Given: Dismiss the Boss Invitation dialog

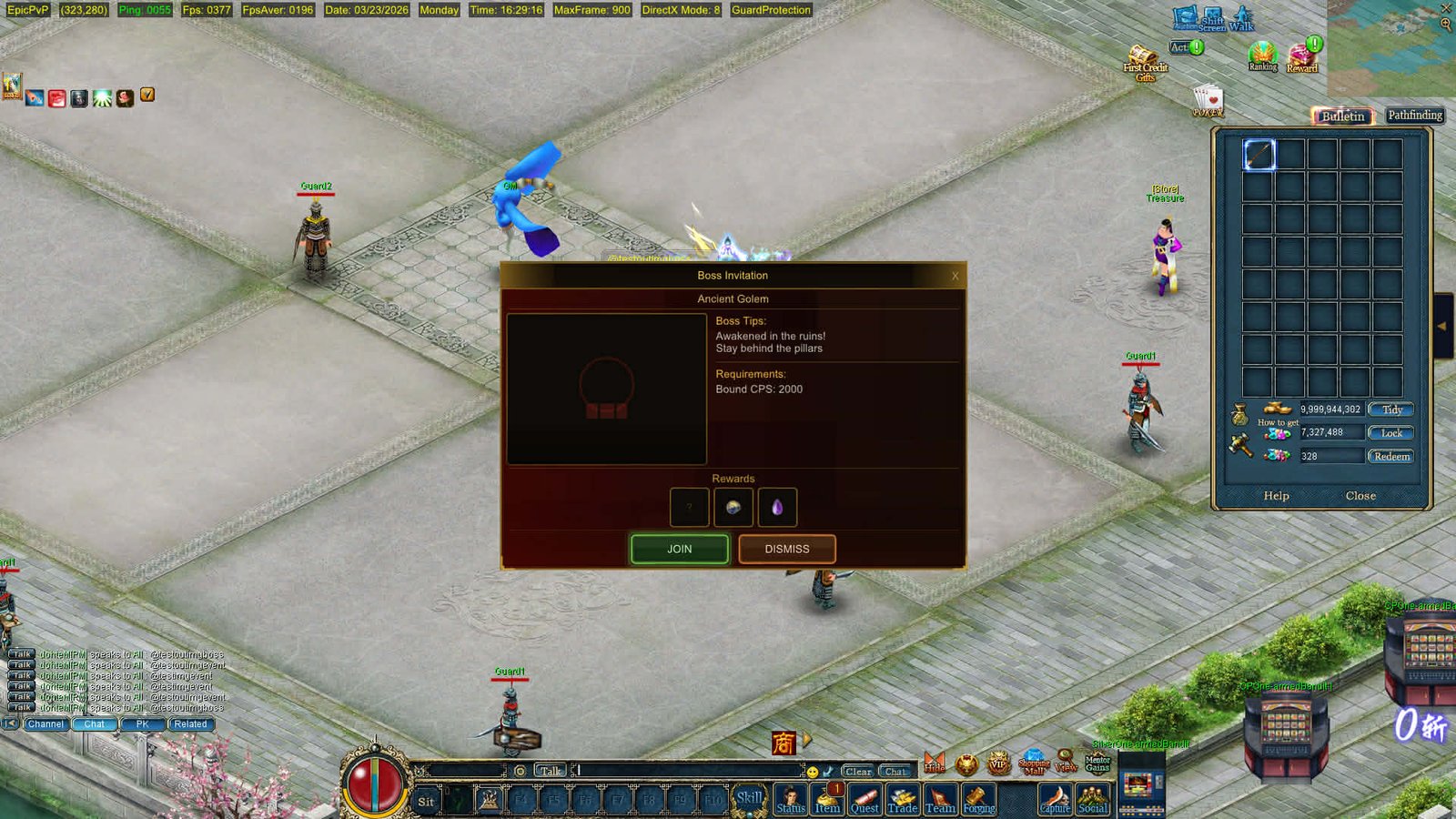Looking at the screenshot, I should [x=786, y=549].
